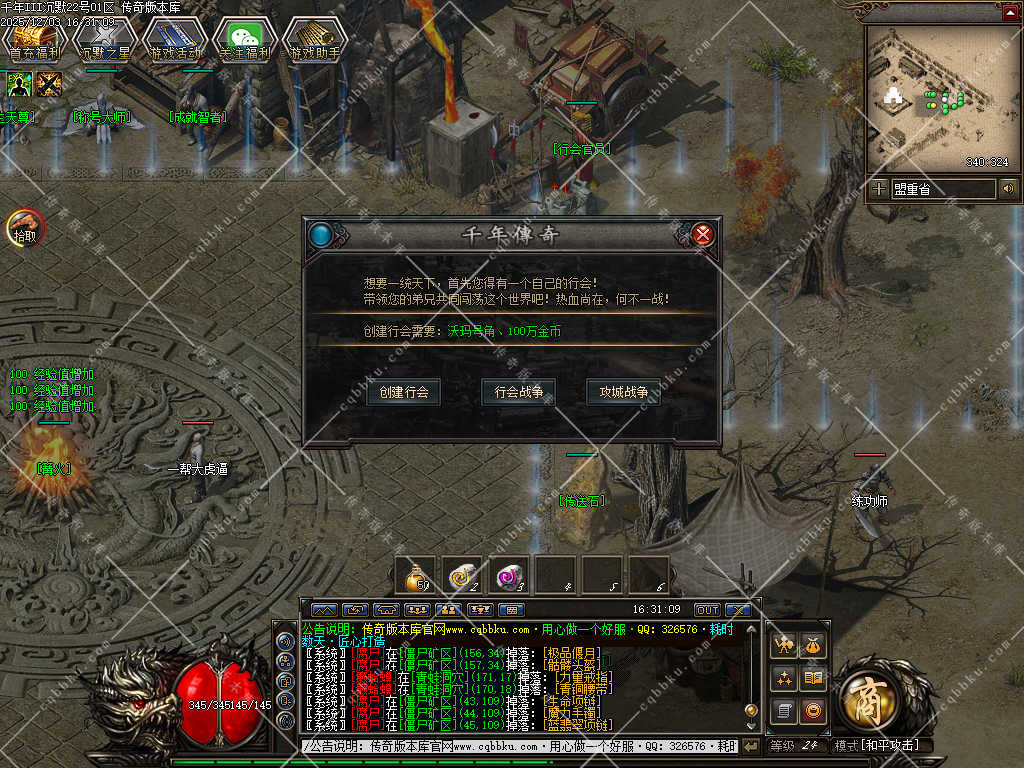Image resolution: width=1024 pixels, height=768 pixels.
Task: Toggle sound with the minimap speaker icon
Action: [x=1008, y=188]
